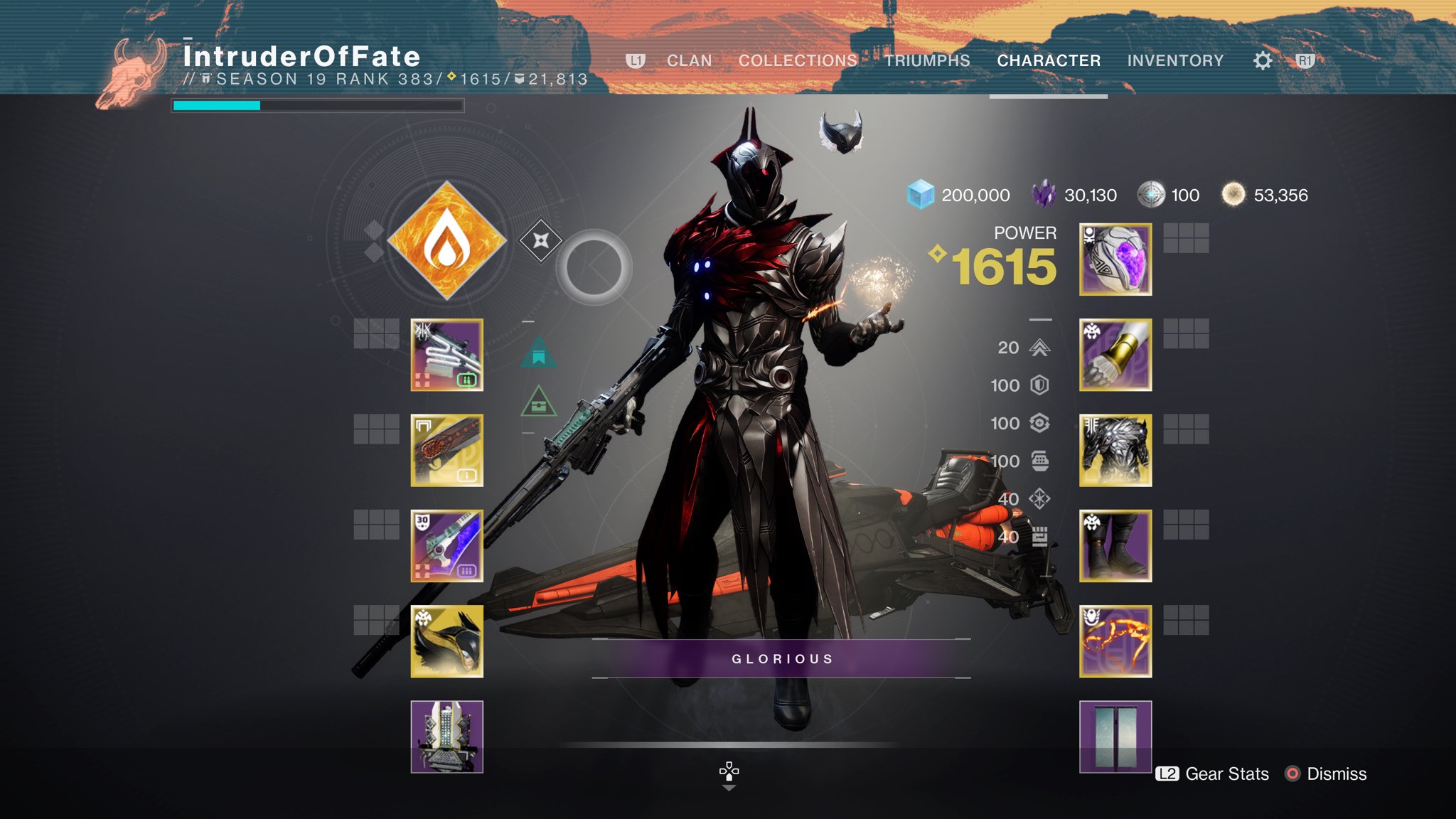Open the CLAN menu
This screenshot has width=1456, height=819.
coord(689,60)
